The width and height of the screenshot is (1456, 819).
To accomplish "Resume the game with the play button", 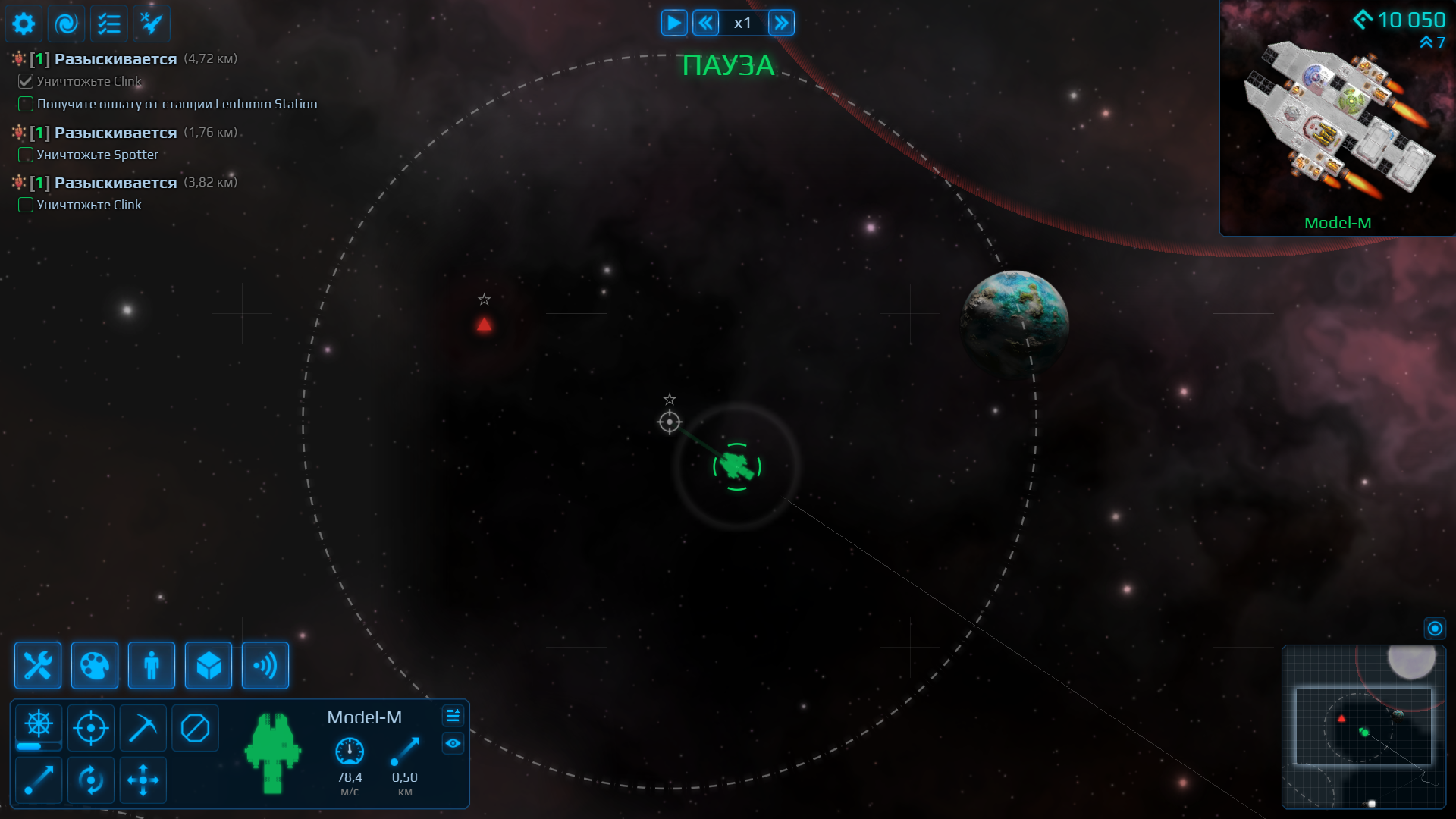I will point(673,23).
